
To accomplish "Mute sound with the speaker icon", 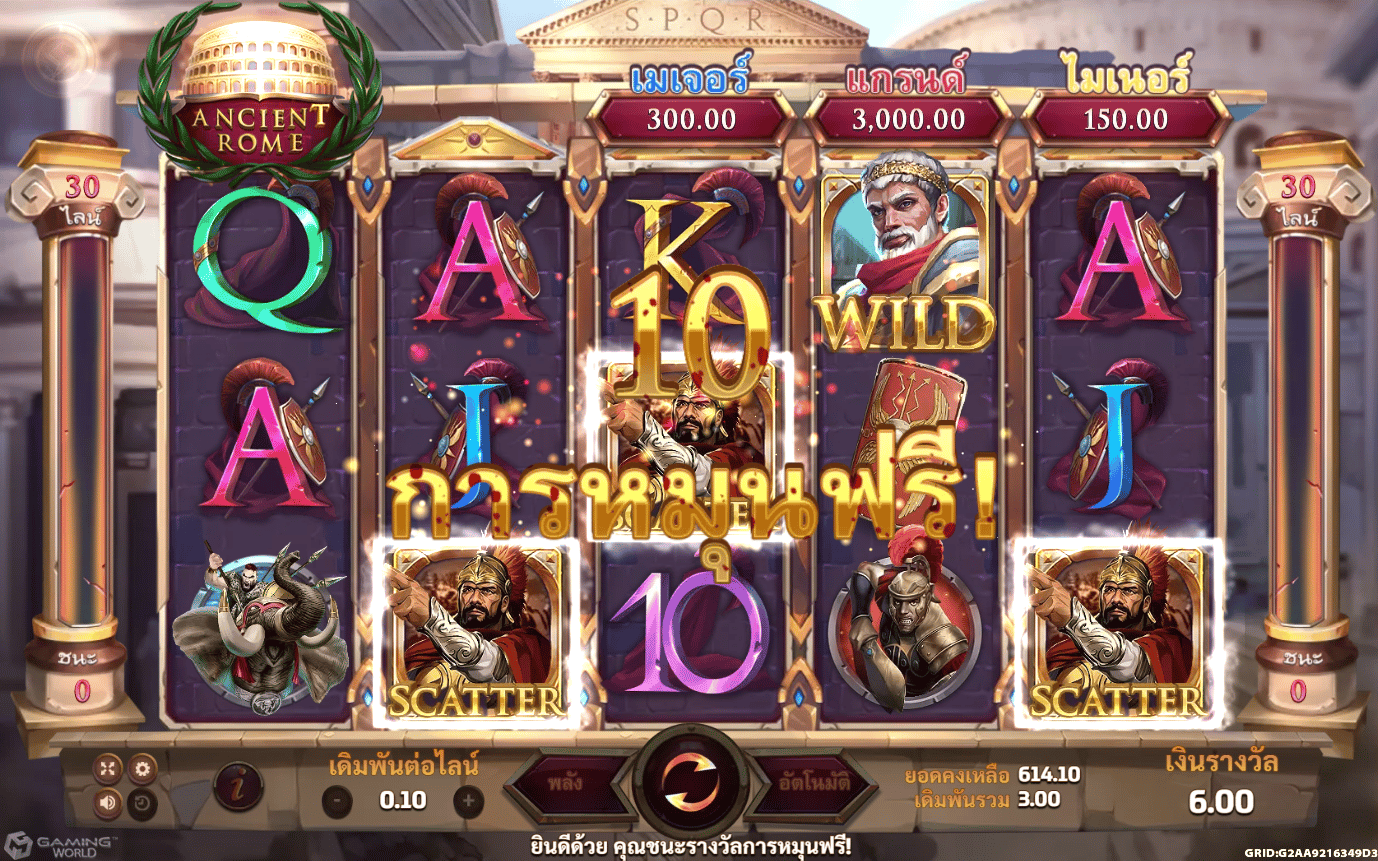I will [108, 801].
